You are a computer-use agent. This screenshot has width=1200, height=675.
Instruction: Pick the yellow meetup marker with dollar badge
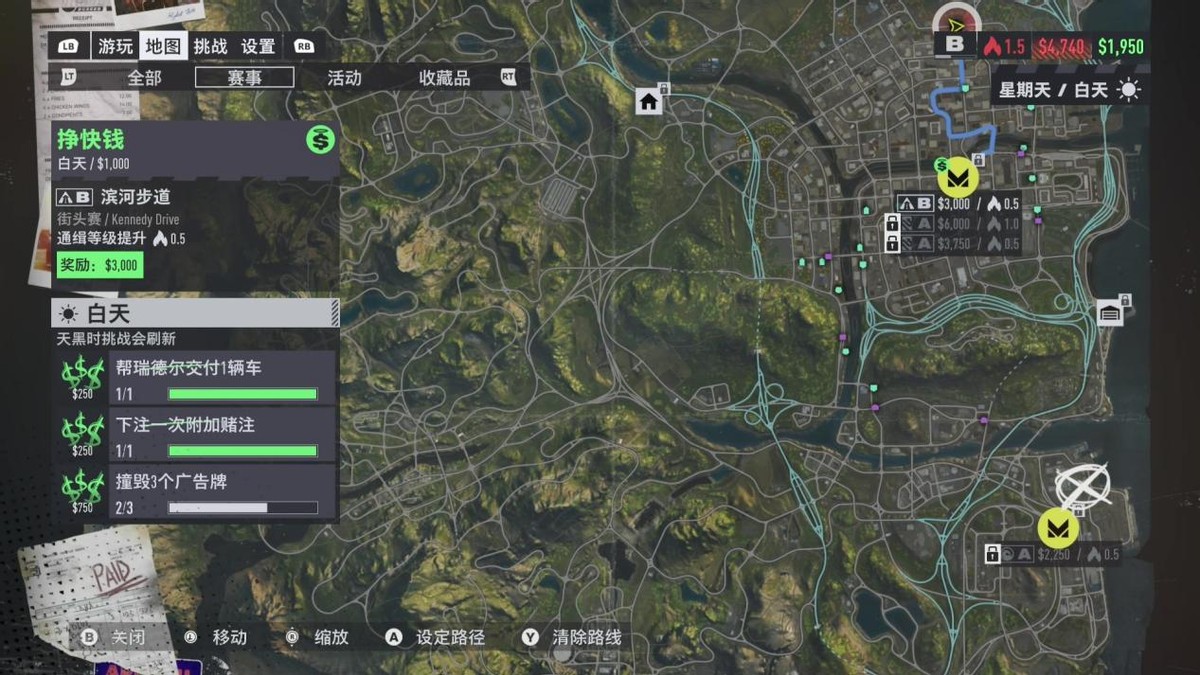957,177
